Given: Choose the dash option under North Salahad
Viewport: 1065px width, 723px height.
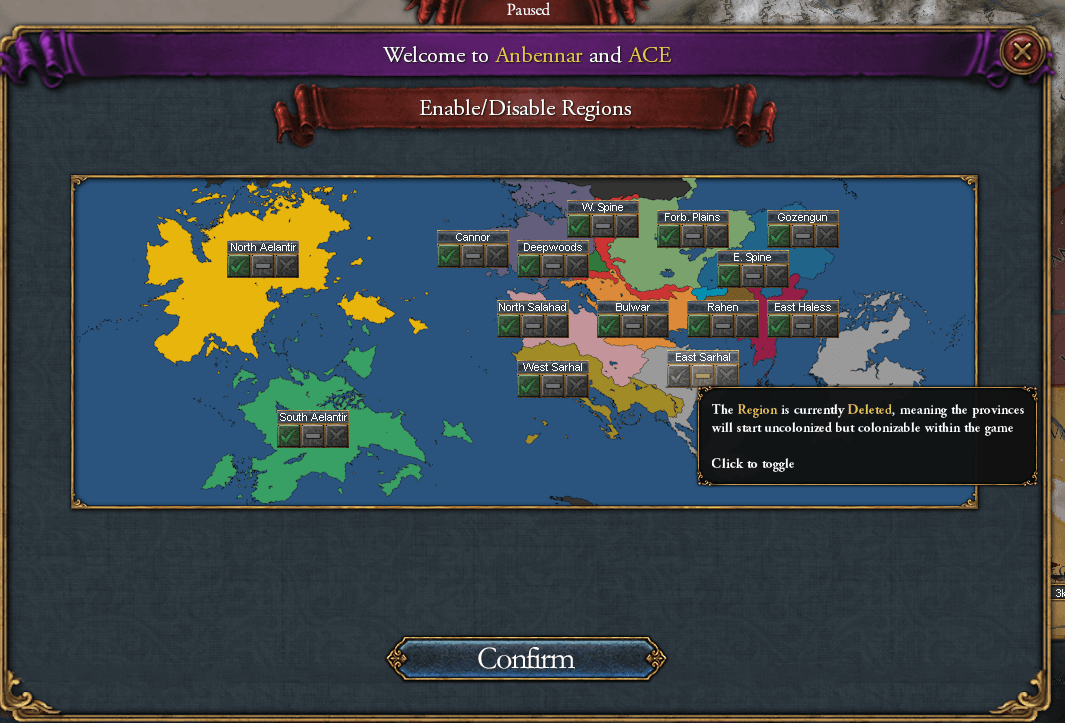Looking at the screenshot, I should (x=533, y=326).
